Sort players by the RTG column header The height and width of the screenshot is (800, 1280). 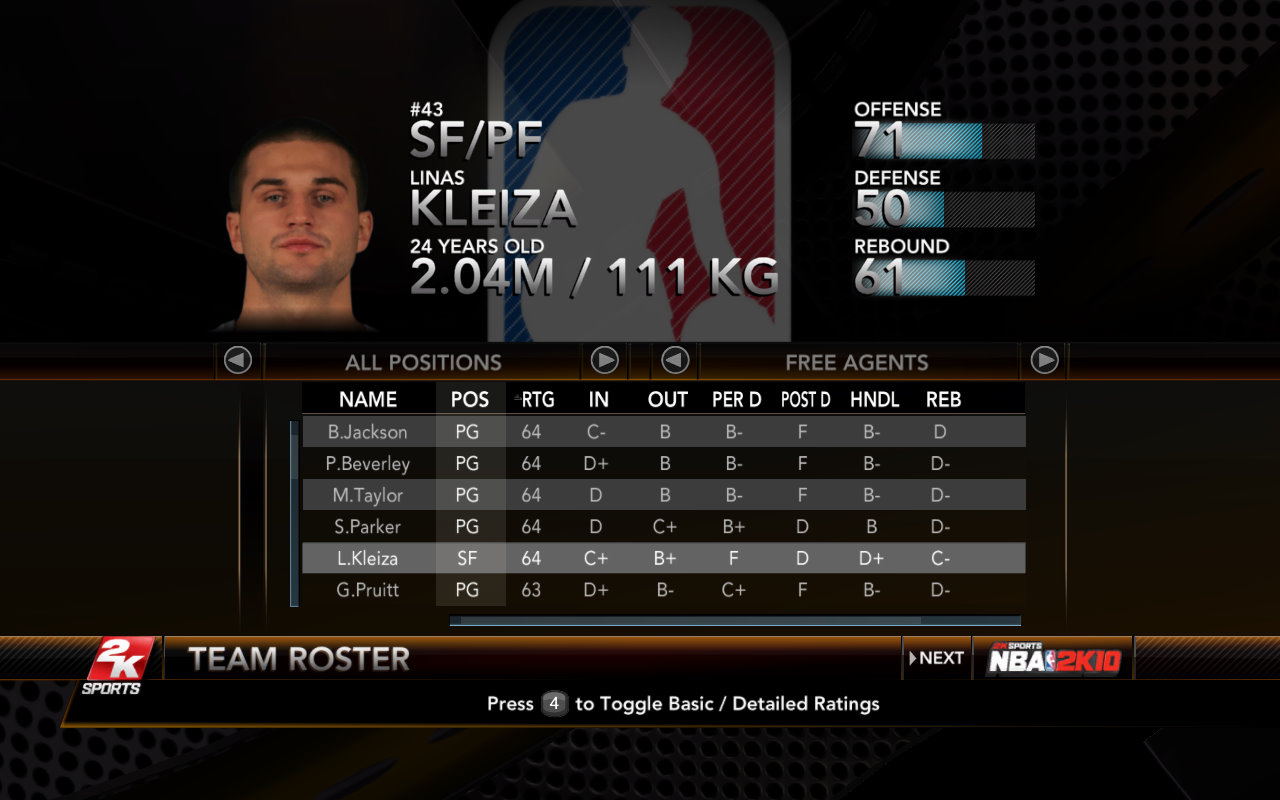coord(537,400)
